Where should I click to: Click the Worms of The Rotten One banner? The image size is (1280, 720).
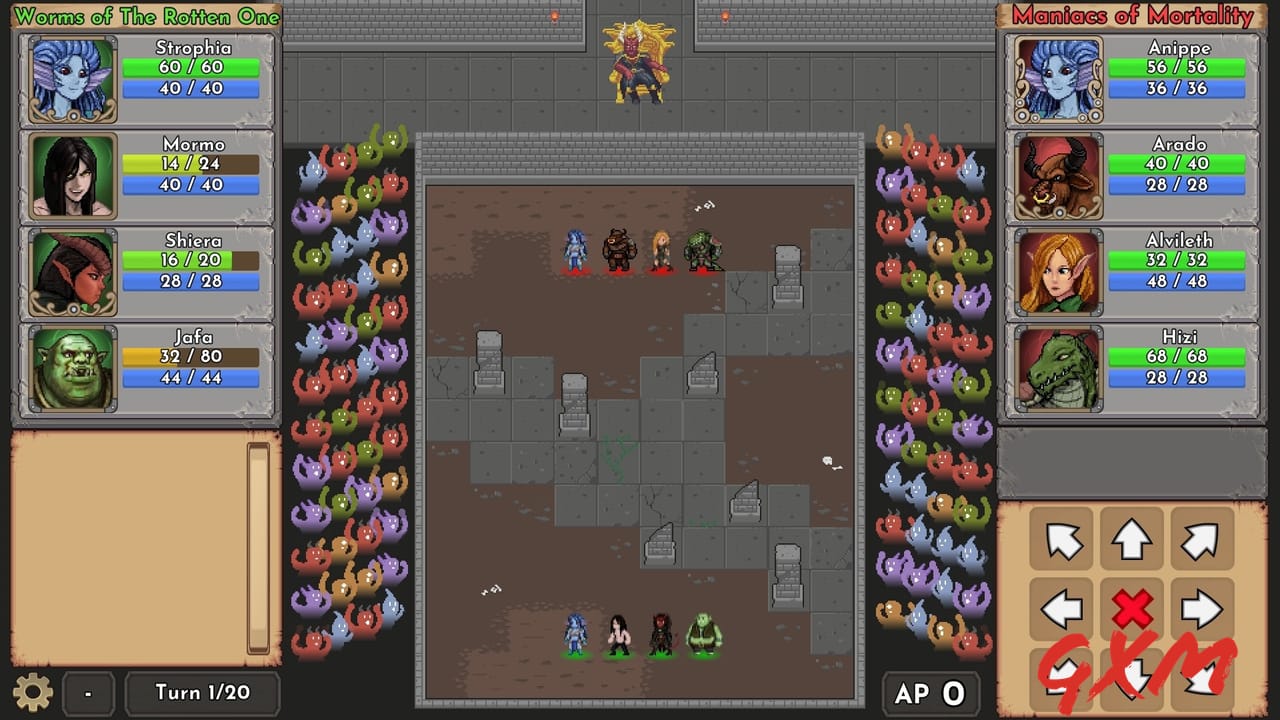[146, 16]
